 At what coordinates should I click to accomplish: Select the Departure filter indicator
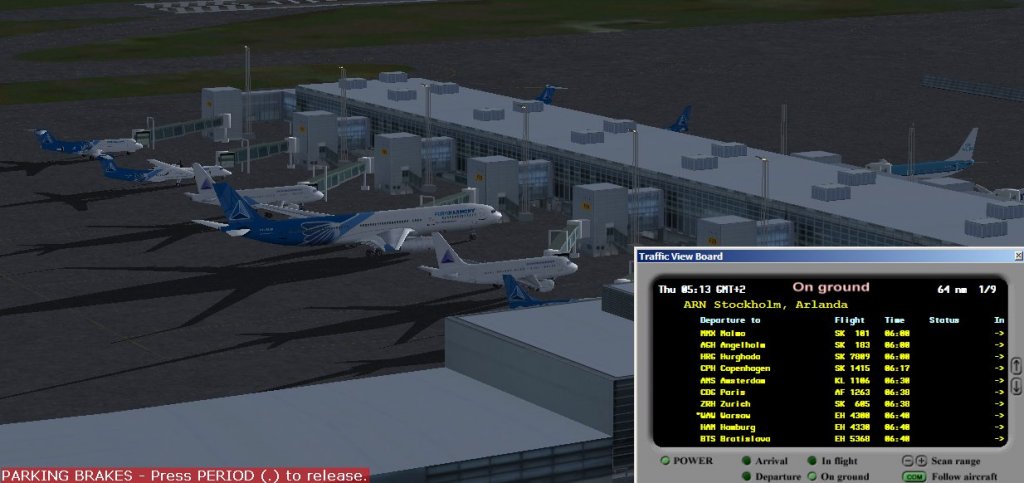coord(746,476)
